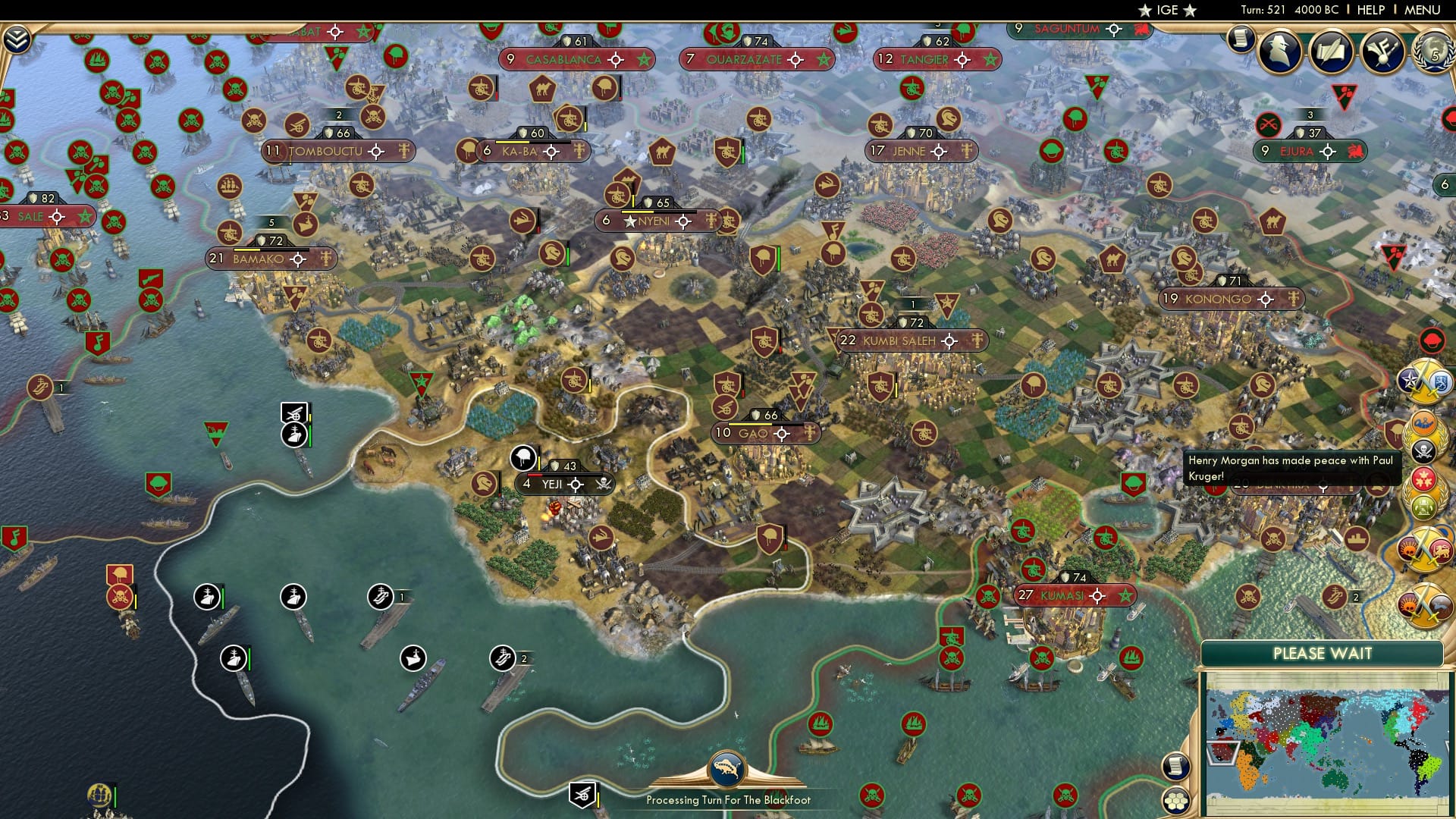Viewport: 1456px width, 819px height.
Task: Click HELP in the top bar
Action: coord(1373,11)
